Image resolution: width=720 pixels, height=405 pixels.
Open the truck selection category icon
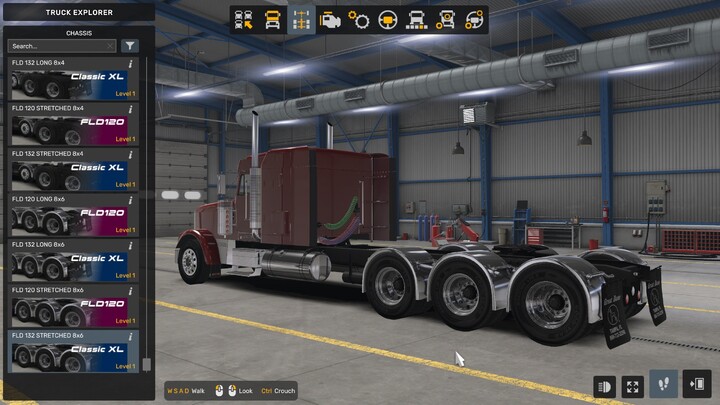(243, 20)
